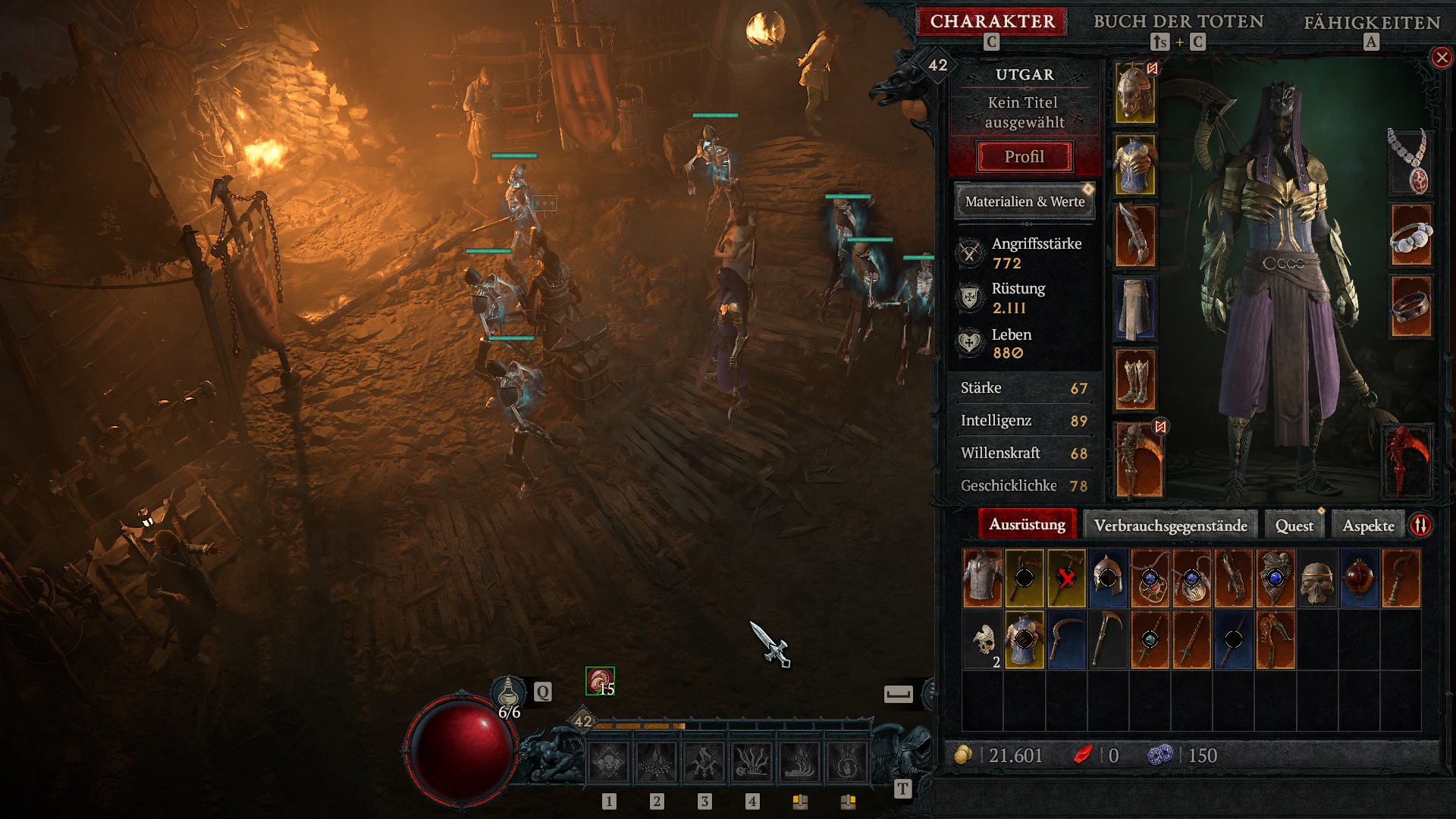Select the skull helmet in inventory
Image resolution: width=1456 pixels, height=819 pixels.
pyautogui.click(x=1317, y=579)
